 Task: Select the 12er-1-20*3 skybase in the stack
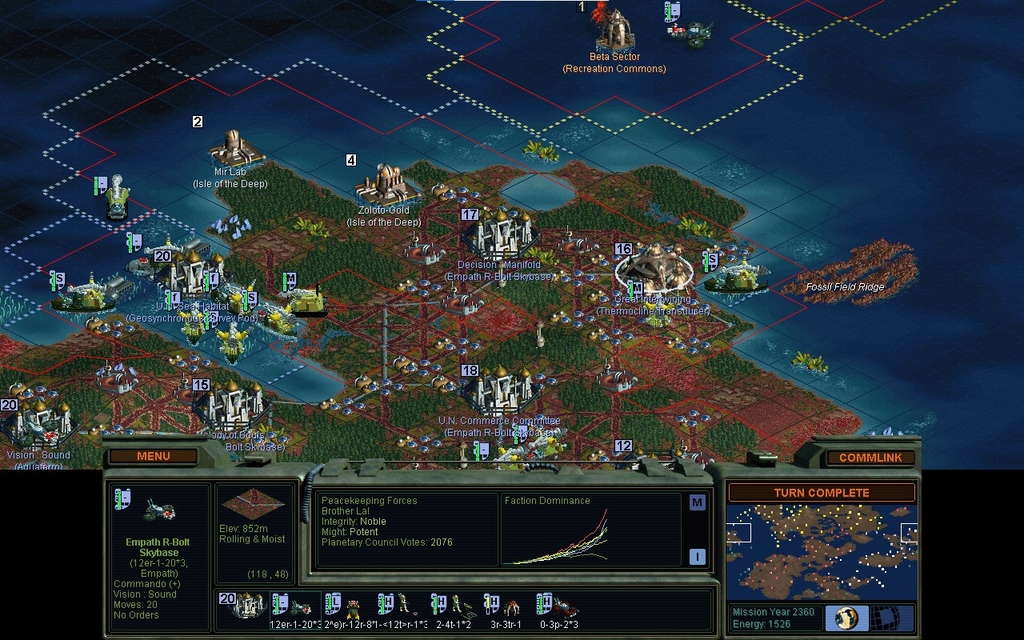[x=294, y=606]
